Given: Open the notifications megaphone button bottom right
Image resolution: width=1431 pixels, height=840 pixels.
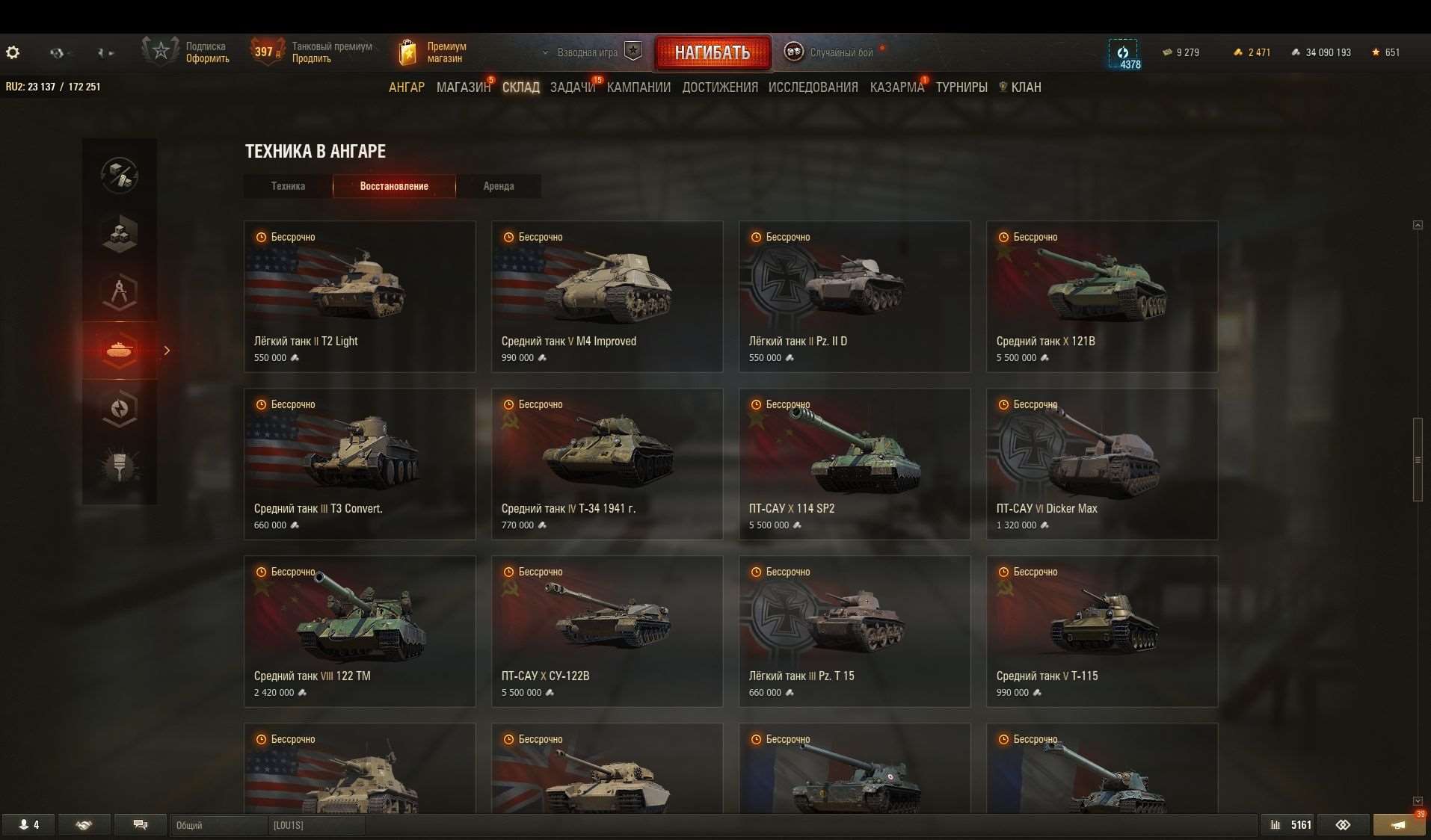Looking at the screenshot, I should coord(1399,824).
